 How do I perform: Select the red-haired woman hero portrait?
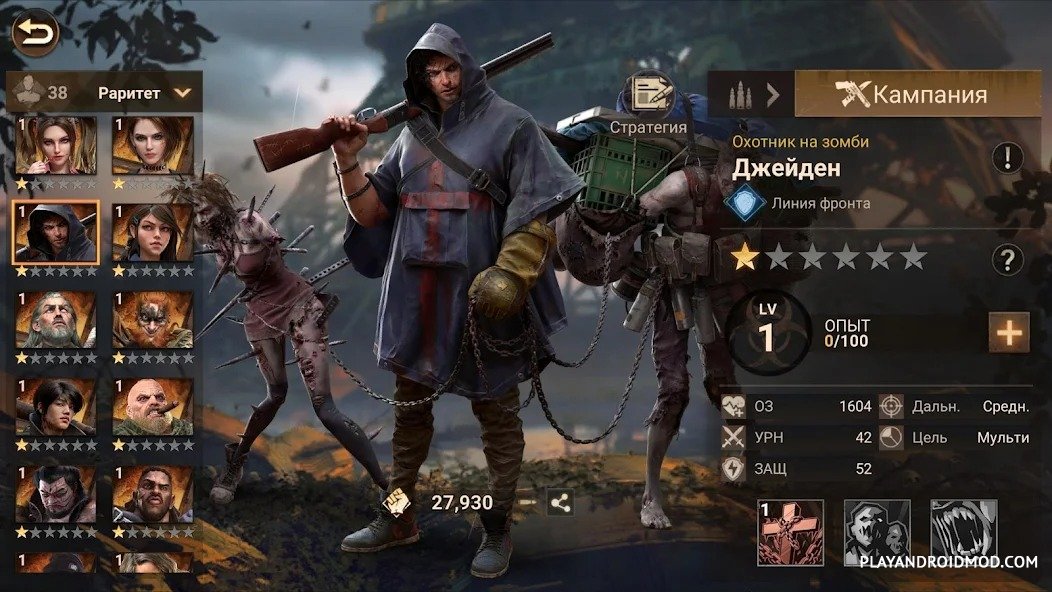click(56, 145)
